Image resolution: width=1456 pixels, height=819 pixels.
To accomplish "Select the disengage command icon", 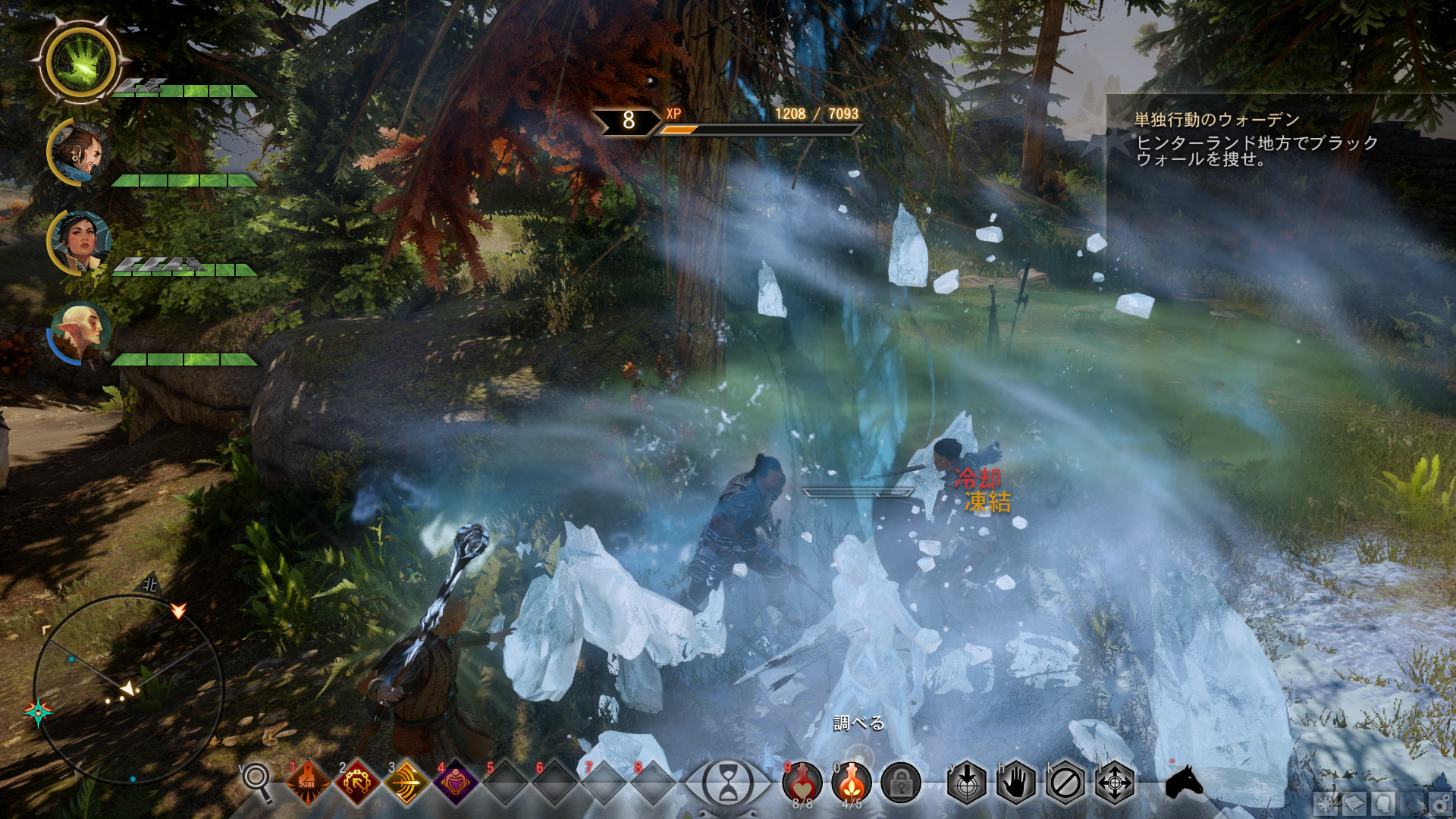I will [x=1065, y=783].
